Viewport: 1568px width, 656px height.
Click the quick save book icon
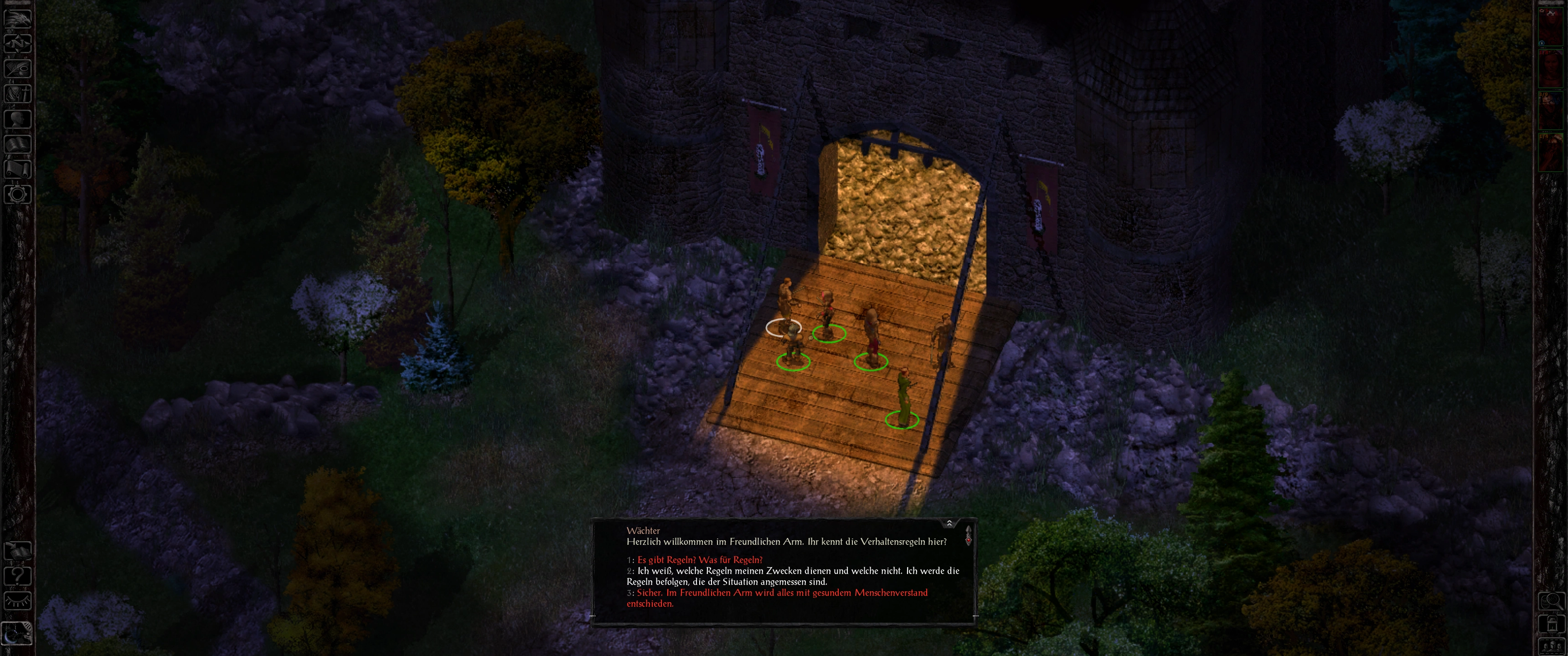pyautogui.click(x=18, y=550)
